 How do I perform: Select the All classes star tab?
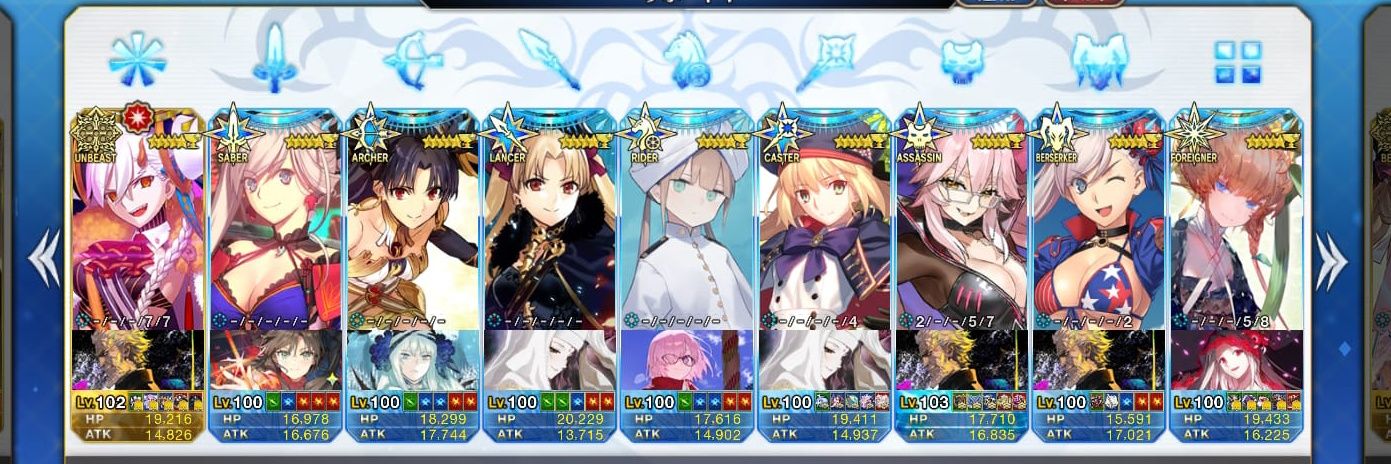click(137, 58)
